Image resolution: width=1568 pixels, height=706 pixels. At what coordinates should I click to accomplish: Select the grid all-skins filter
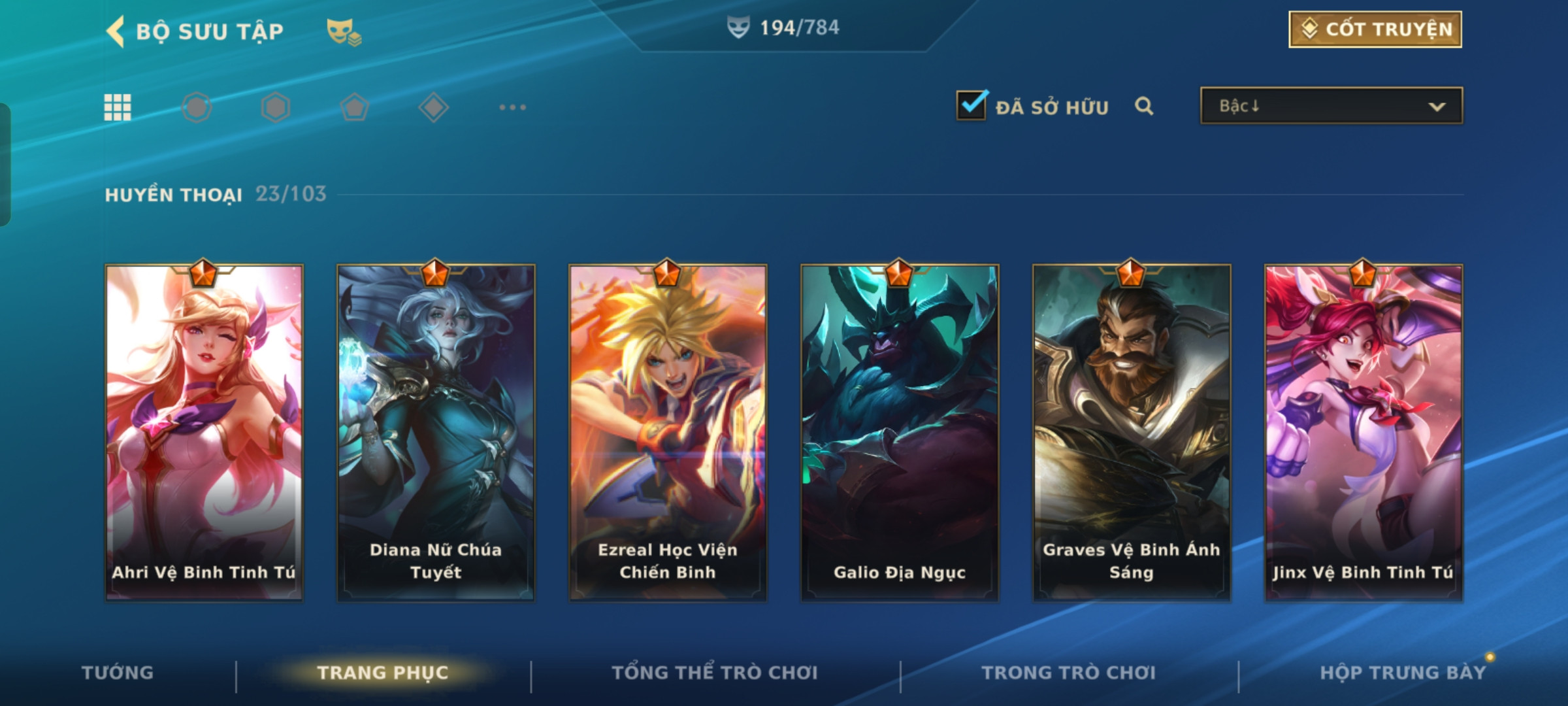[118, 107]
